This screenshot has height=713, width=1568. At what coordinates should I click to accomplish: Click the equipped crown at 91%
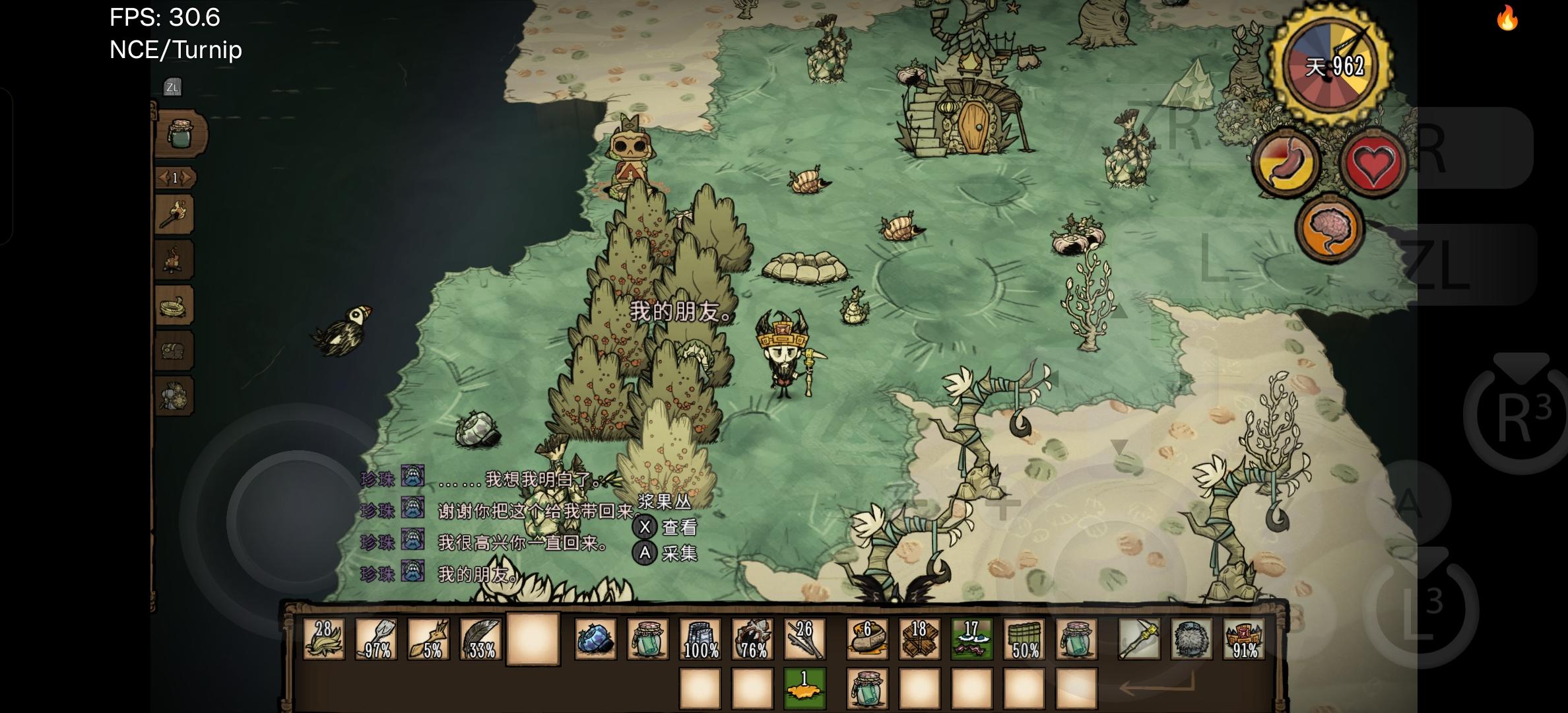coord(1244,639)
